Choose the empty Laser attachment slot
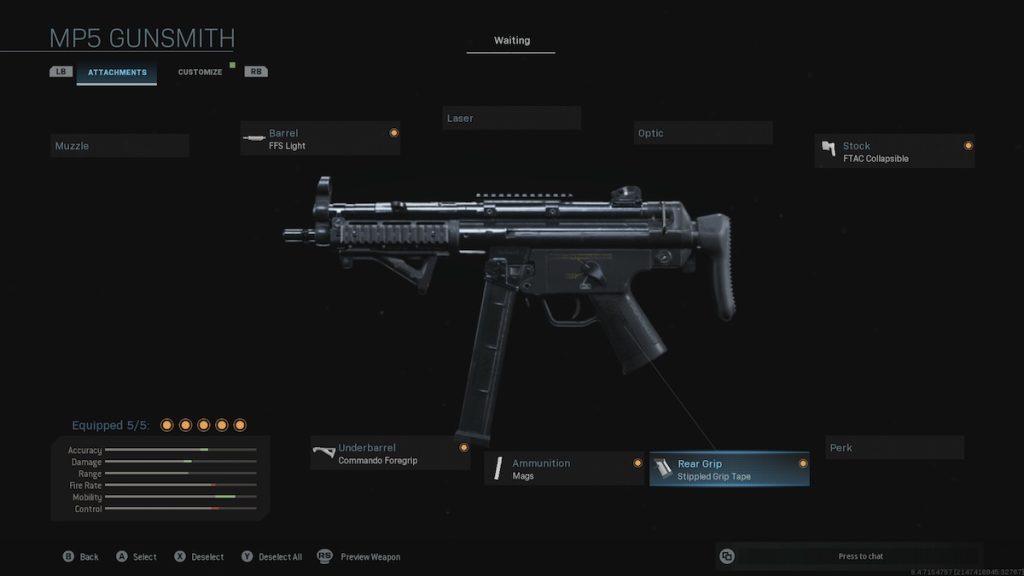1024x576 pixels. pyautogui.click(x=512, y=118)
